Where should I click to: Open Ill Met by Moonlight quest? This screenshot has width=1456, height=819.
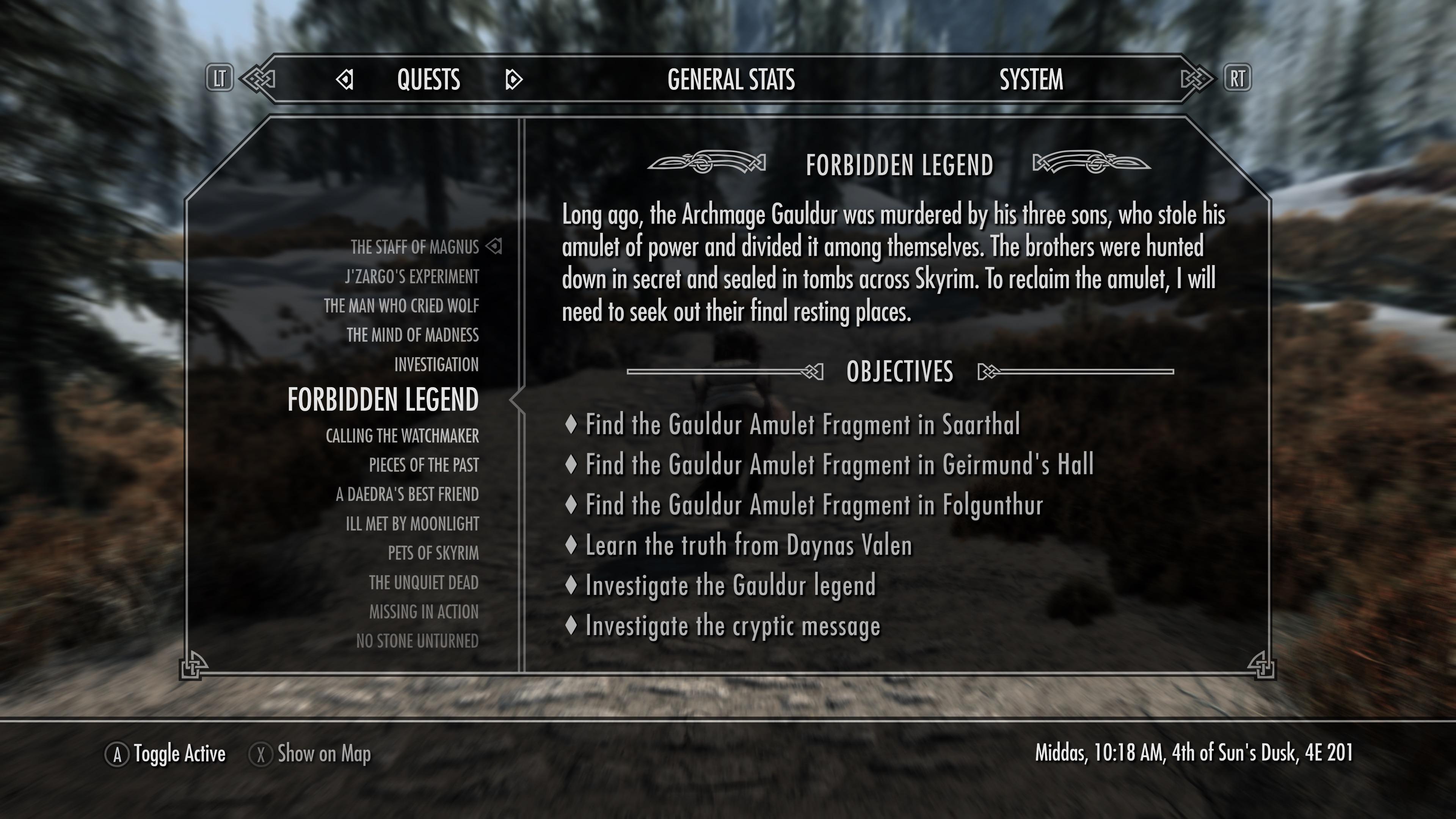click(x=412, y=524)
